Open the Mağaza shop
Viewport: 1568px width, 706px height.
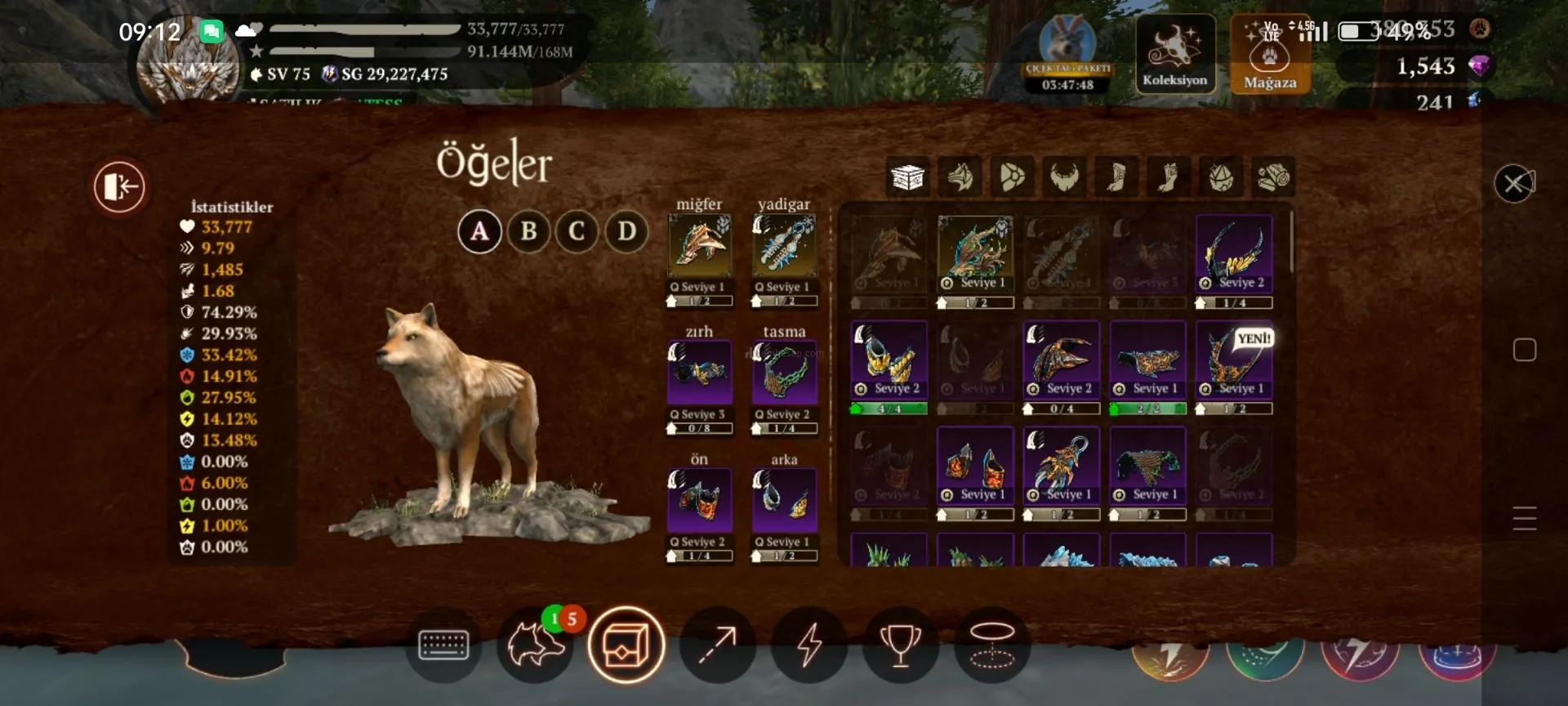[x=1270, y=54]
